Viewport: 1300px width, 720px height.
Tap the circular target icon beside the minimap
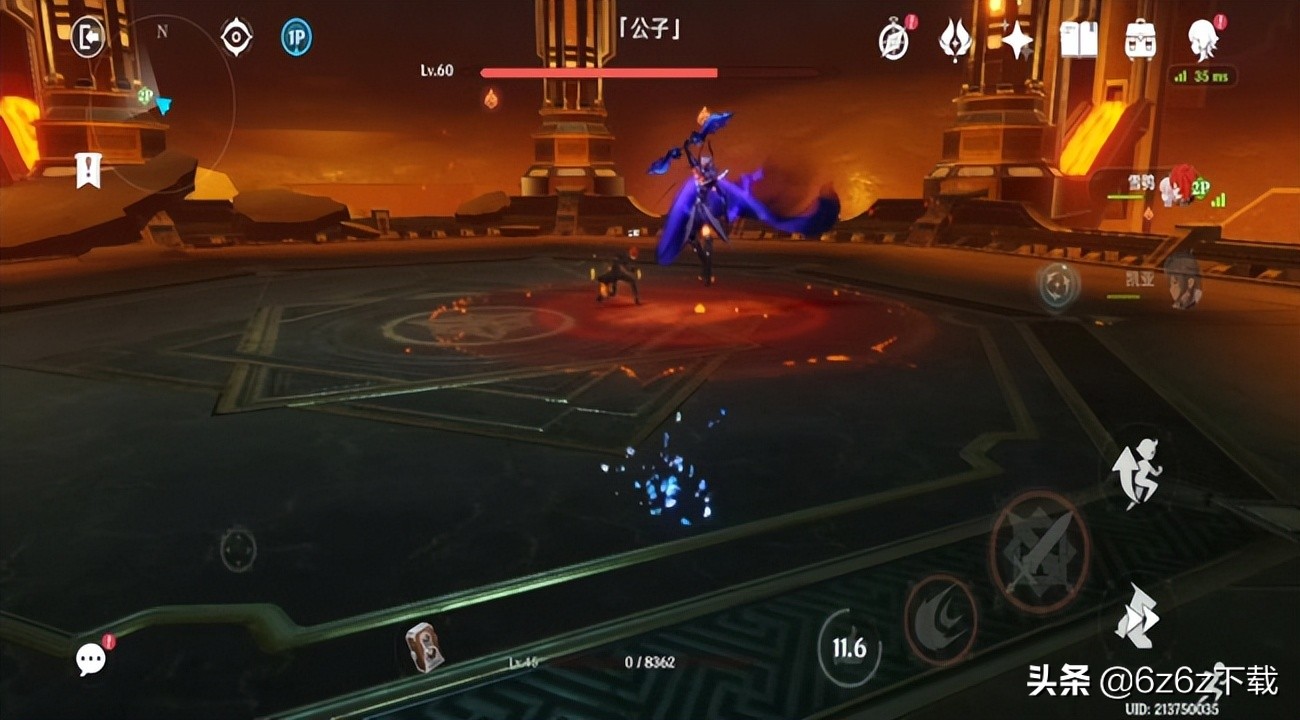pyautogui.click(x=236, y=38)
